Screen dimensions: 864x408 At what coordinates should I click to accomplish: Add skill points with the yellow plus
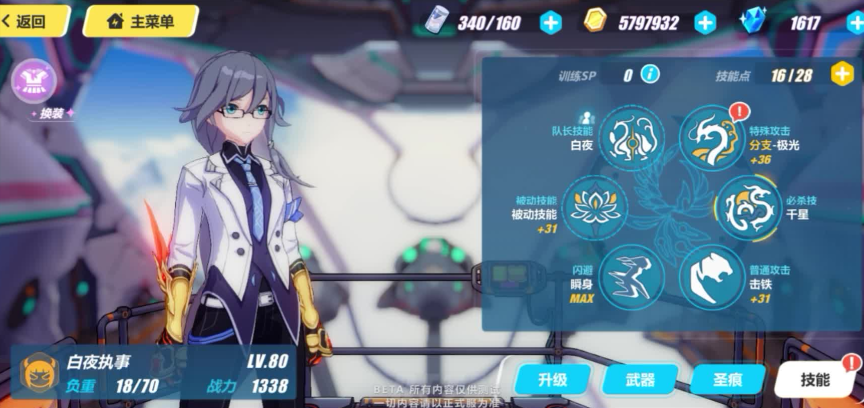tap(843, 74)
